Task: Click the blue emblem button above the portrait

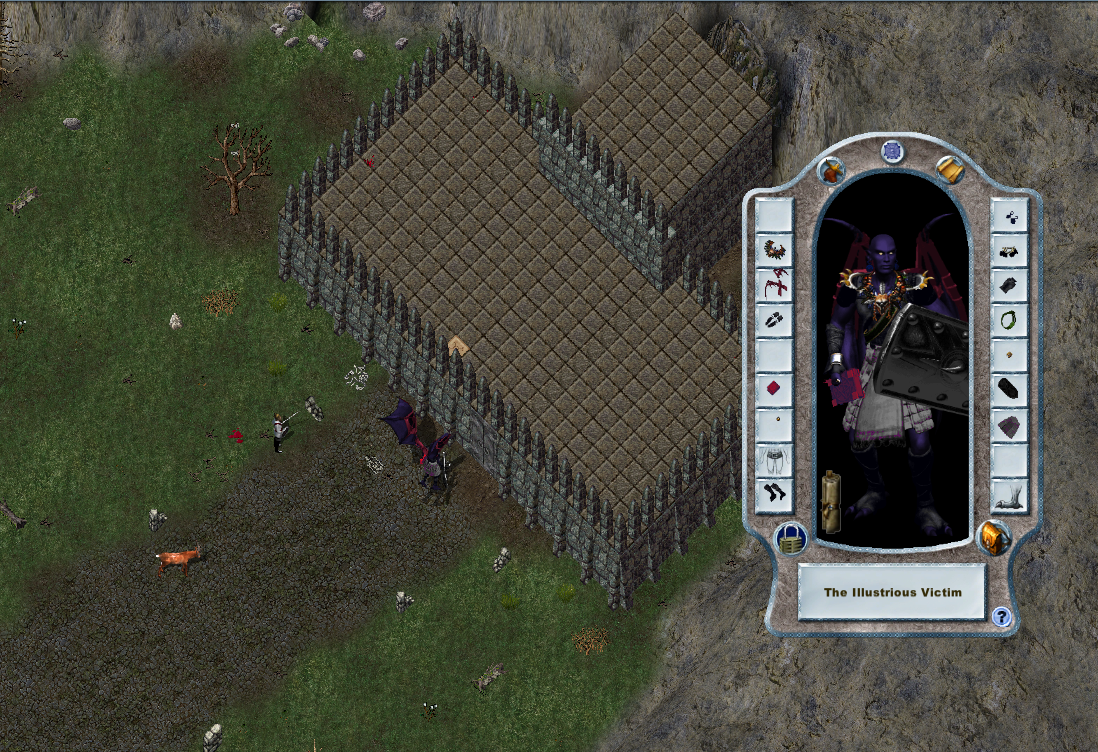Action: [x=892, y=151]
